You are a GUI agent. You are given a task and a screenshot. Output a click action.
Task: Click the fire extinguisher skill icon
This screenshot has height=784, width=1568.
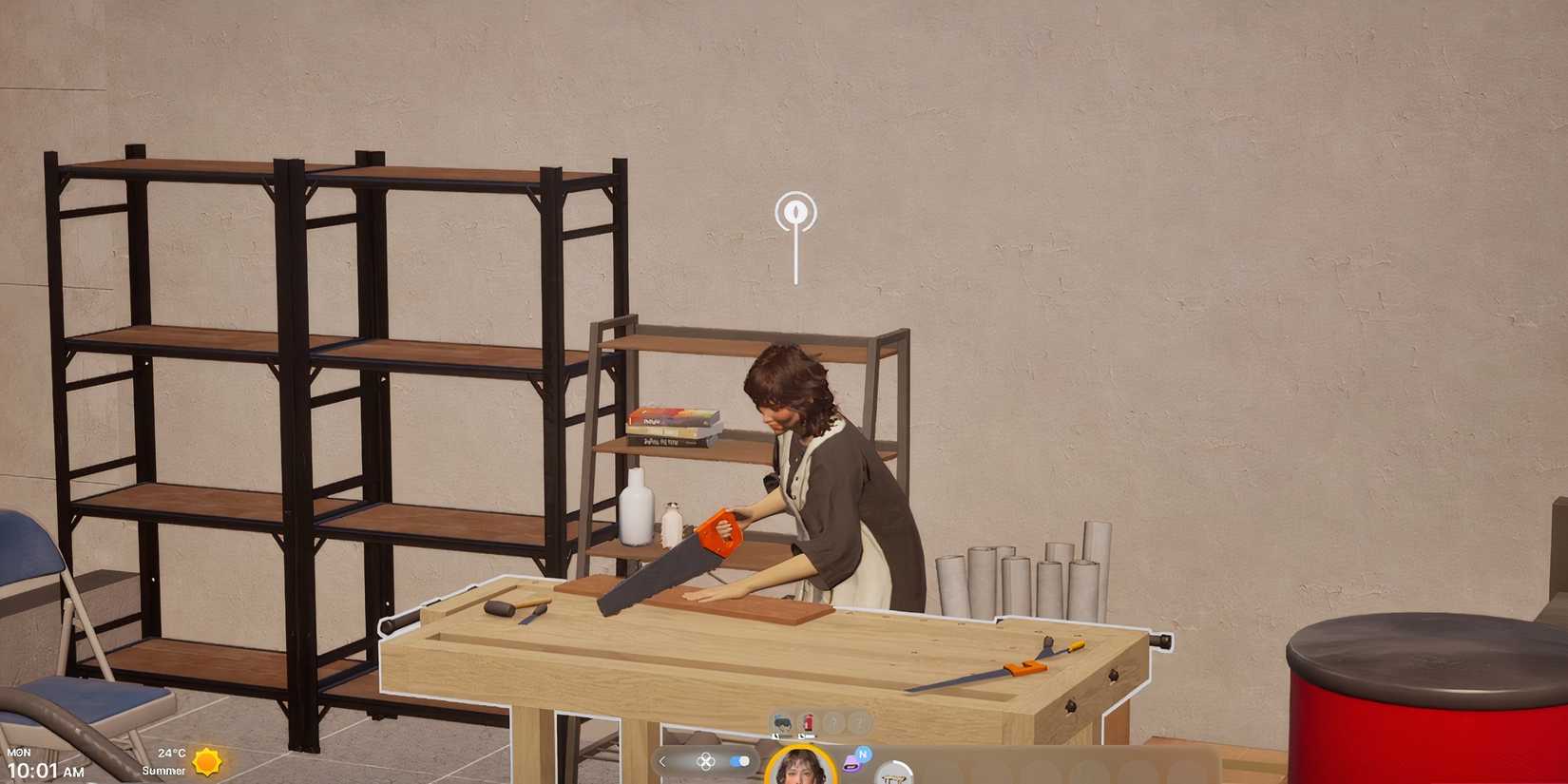click(x=806, y=723)
